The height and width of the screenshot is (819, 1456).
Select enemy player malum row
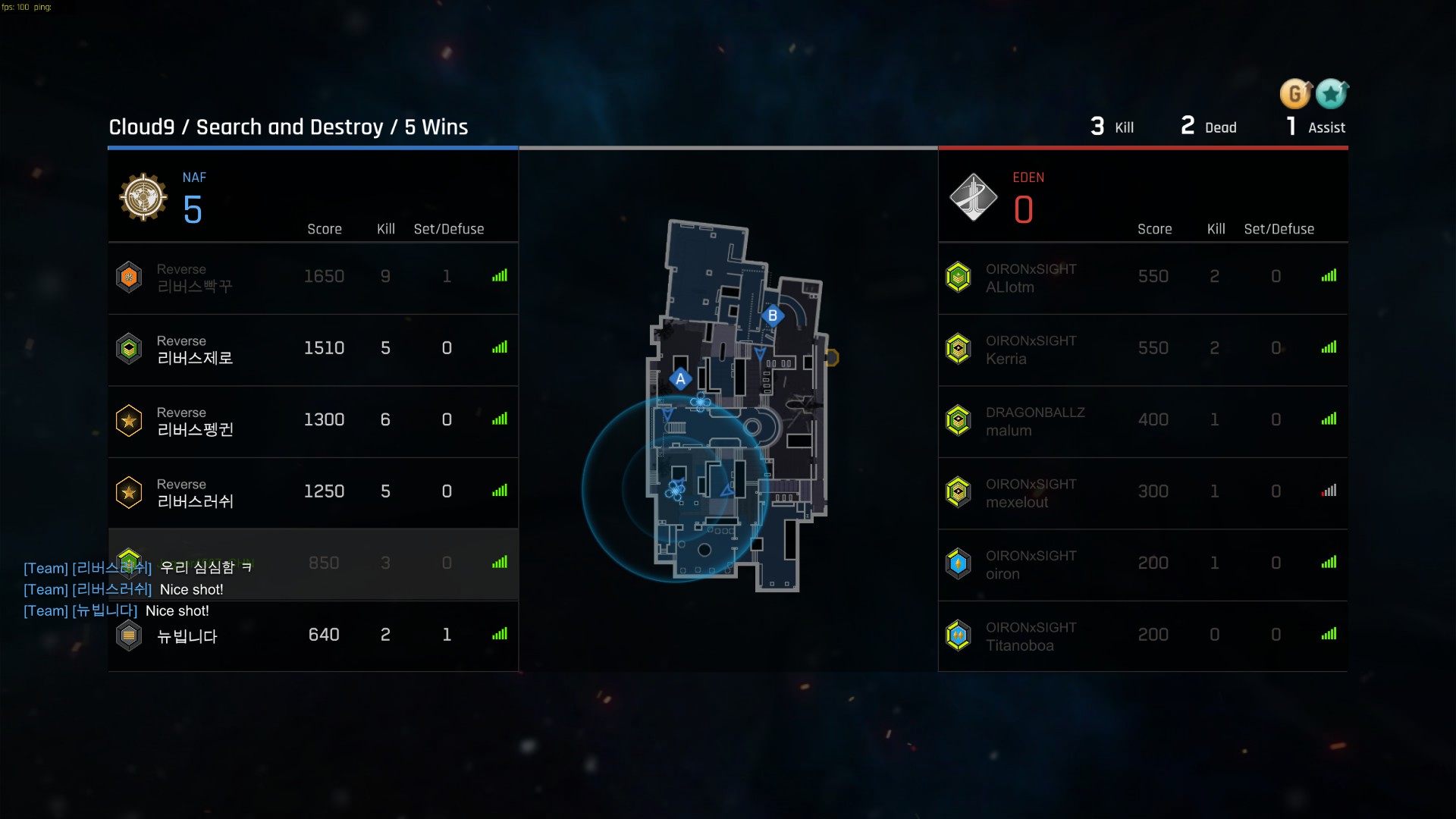click(1143, 421)
